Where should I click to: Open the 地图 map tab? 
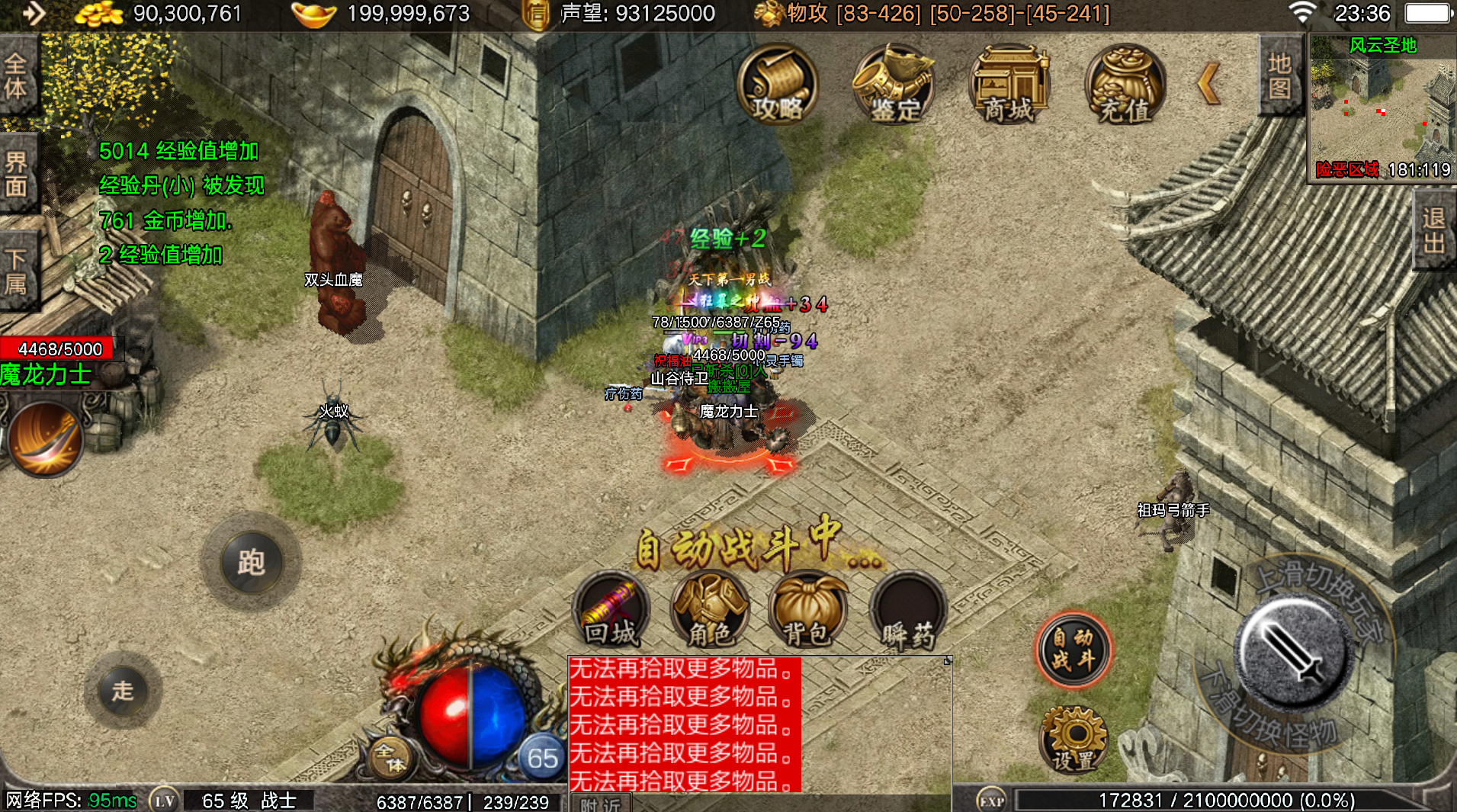pos(1279,75)
